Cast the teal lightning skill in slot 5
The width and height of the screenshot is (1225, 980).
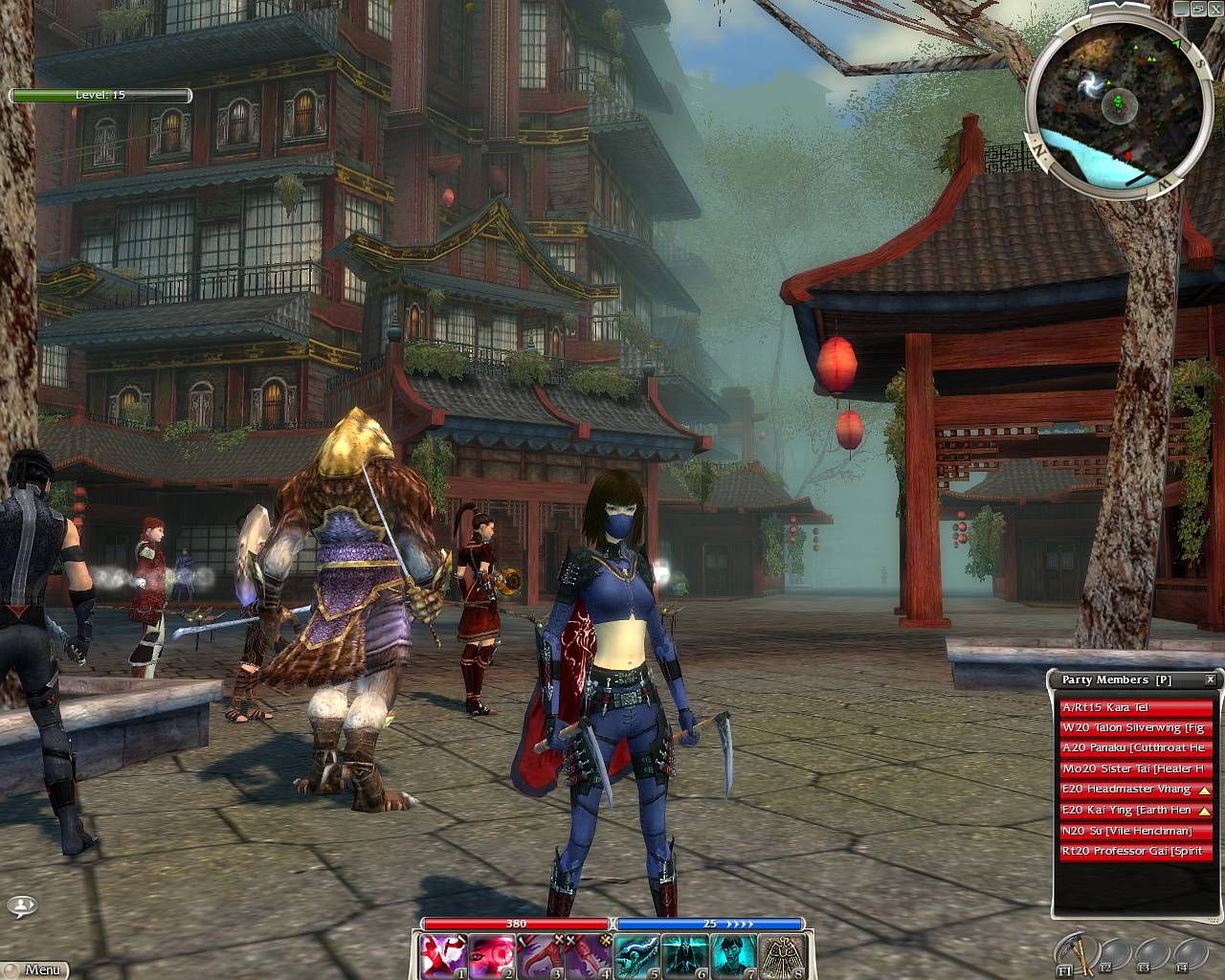click(637, 956)
